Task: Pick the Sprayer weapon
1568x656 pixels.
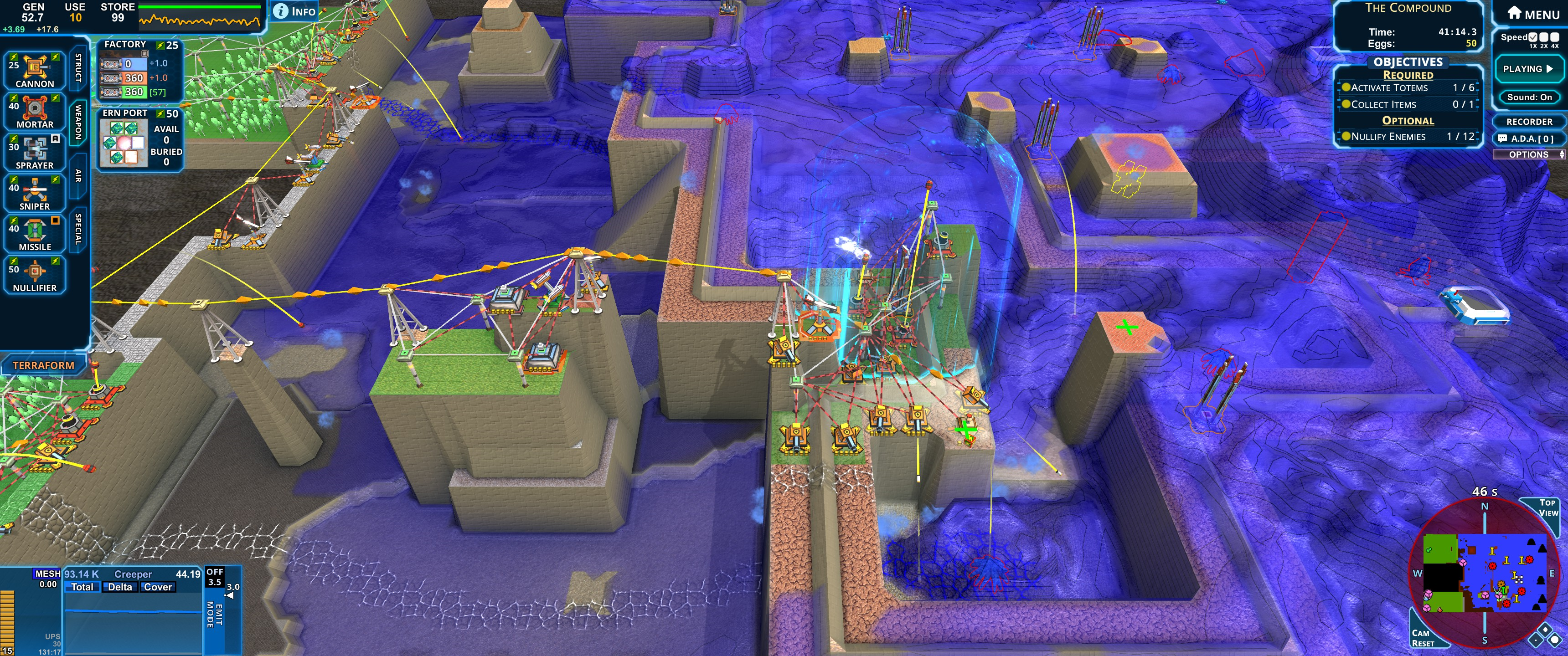Action: [35, 152]
